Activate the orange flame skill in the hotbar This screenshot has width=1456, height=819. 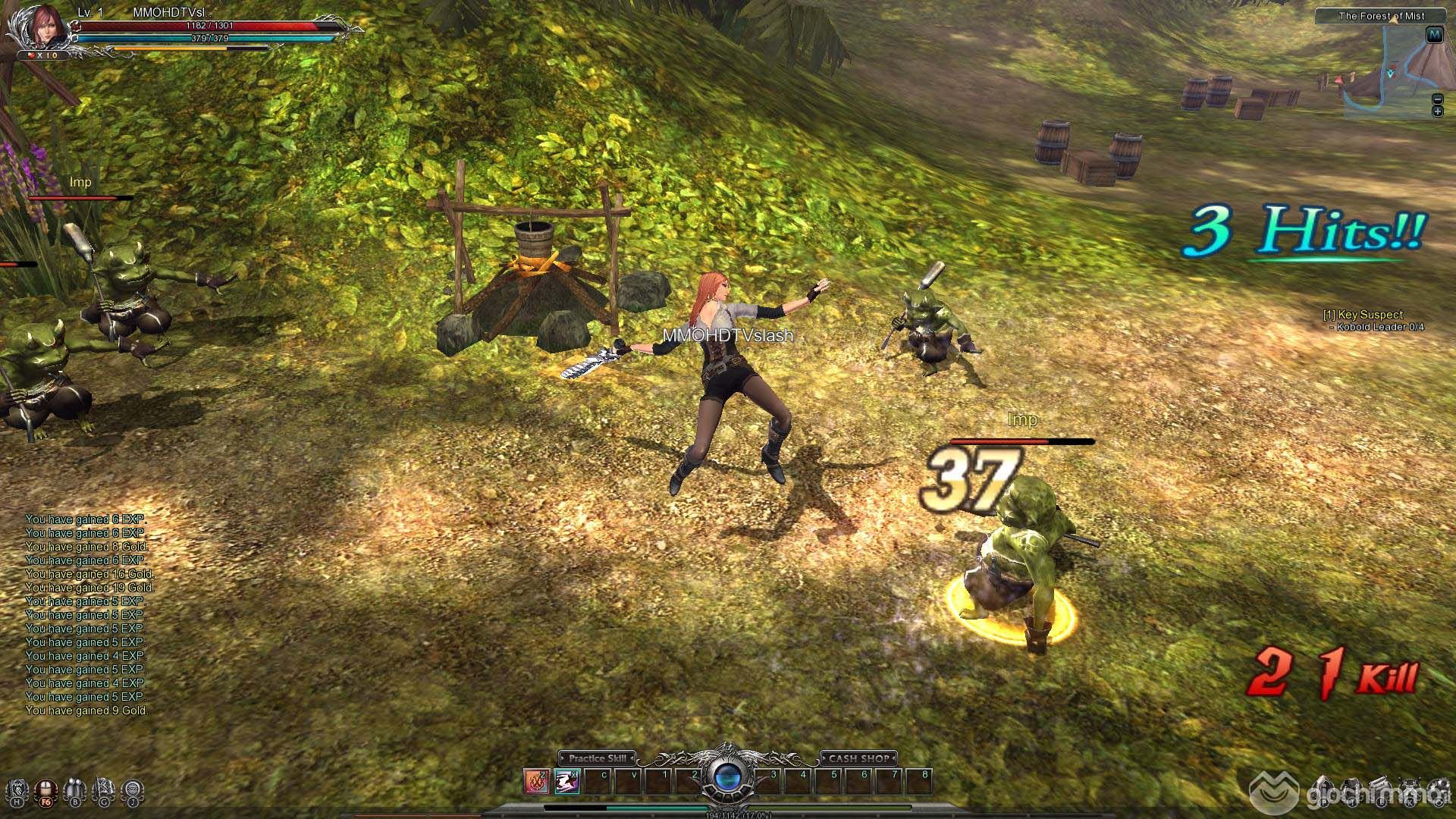[536, 780]
